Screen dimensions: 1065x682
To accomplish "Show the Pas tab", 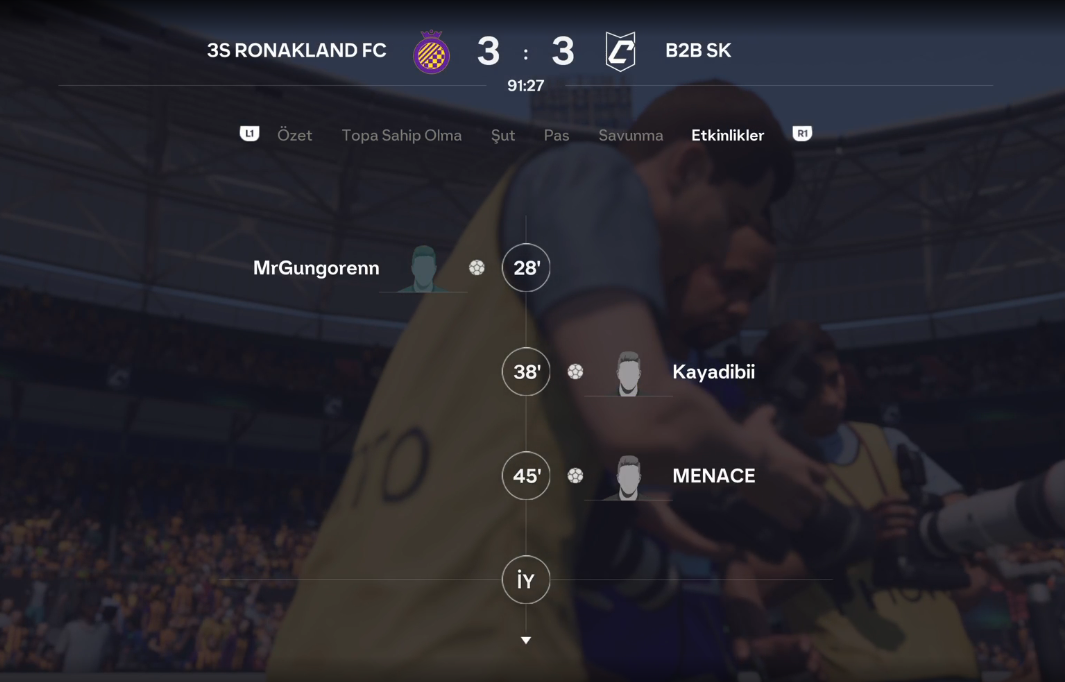I will coord(556,135).
